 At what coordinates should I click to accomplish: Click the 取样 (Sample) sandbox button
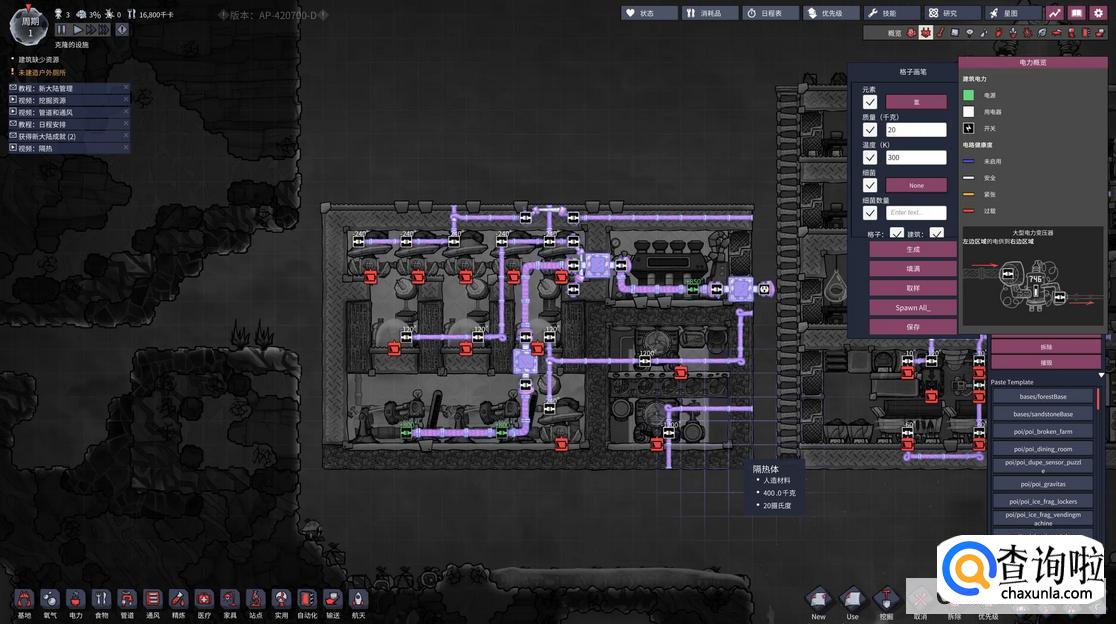[x=907, y=288]
